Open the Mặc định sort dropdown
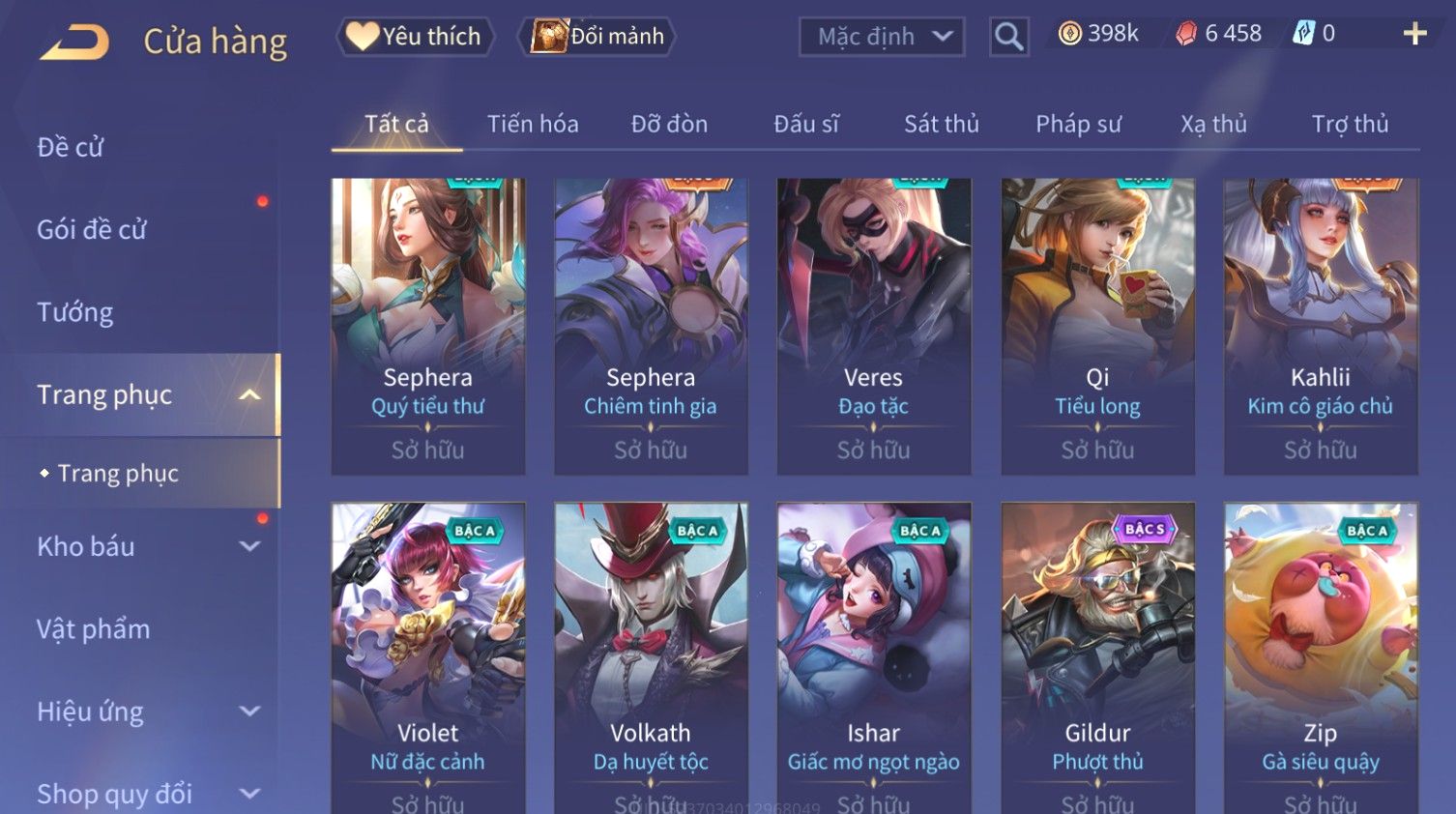This screenshot has width=1456, height=814. tap(882, 37)
